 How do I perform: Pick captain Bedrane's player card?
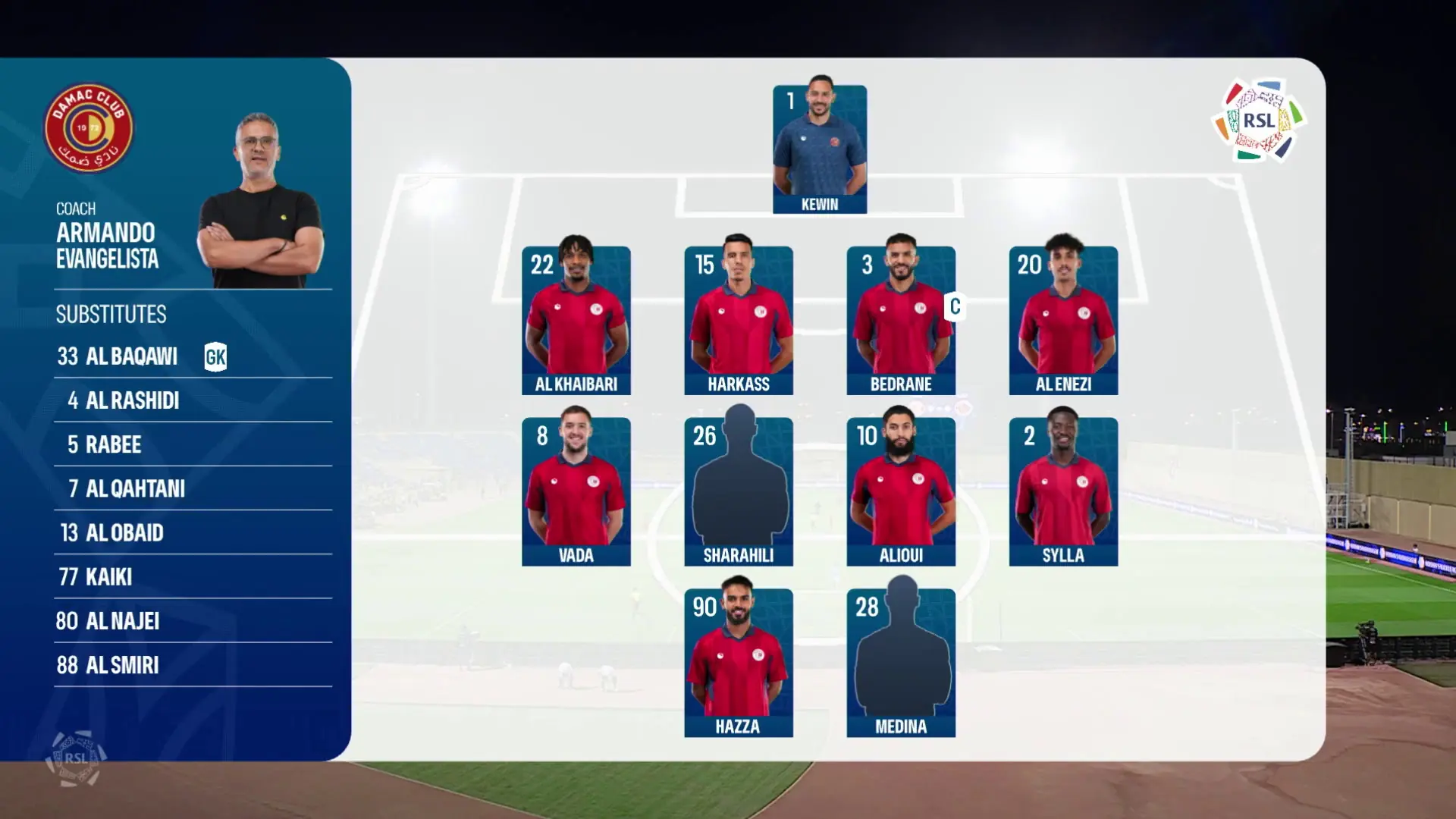click(x=901, y=320)
